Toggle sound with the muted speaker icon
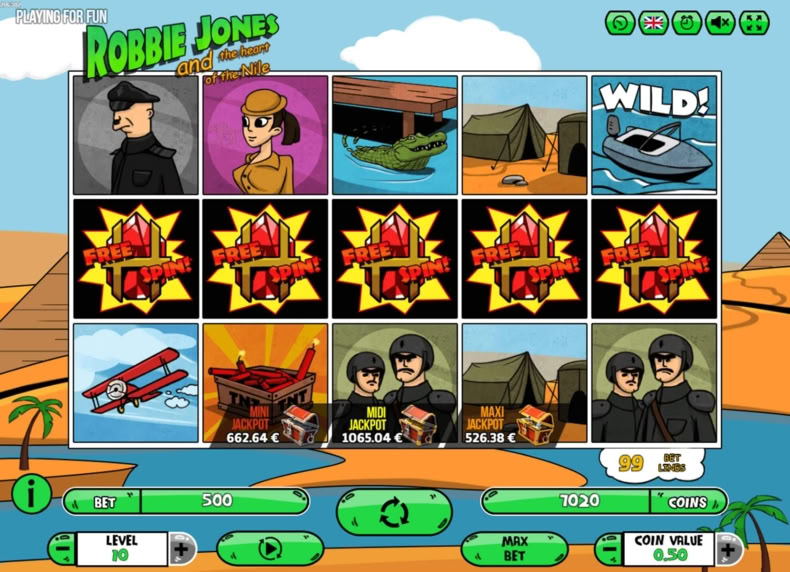 (720, 22)
